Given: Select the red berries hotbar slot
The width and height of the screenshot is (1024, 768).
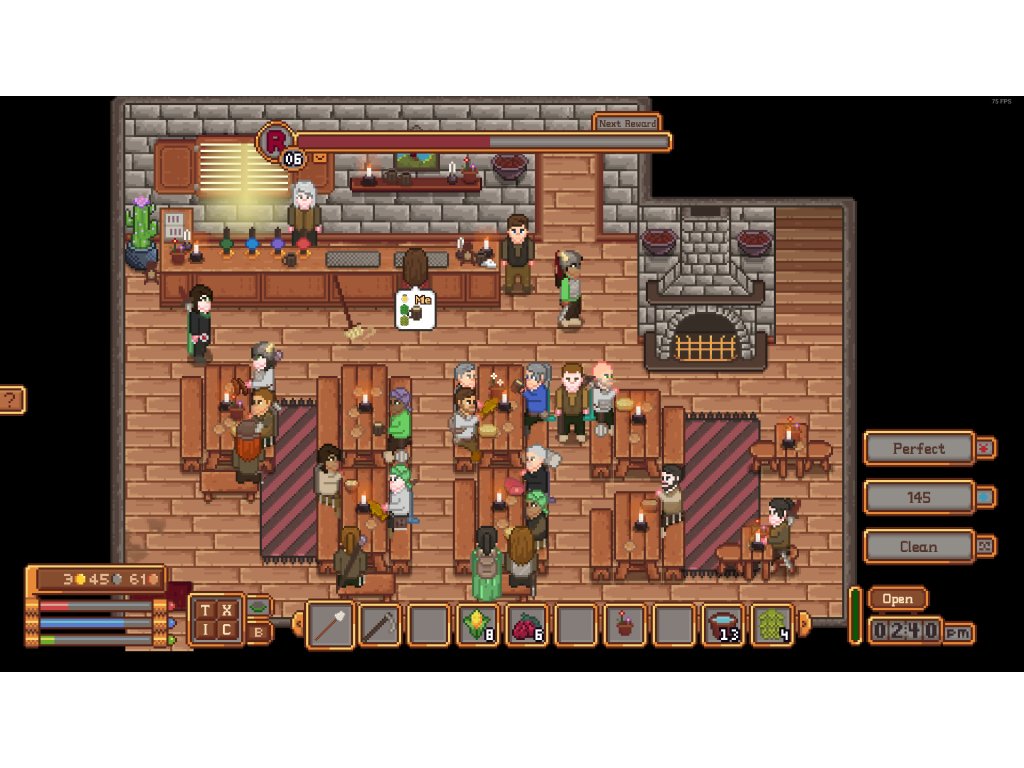Looking at the screenshot, I should click(527, 626).
